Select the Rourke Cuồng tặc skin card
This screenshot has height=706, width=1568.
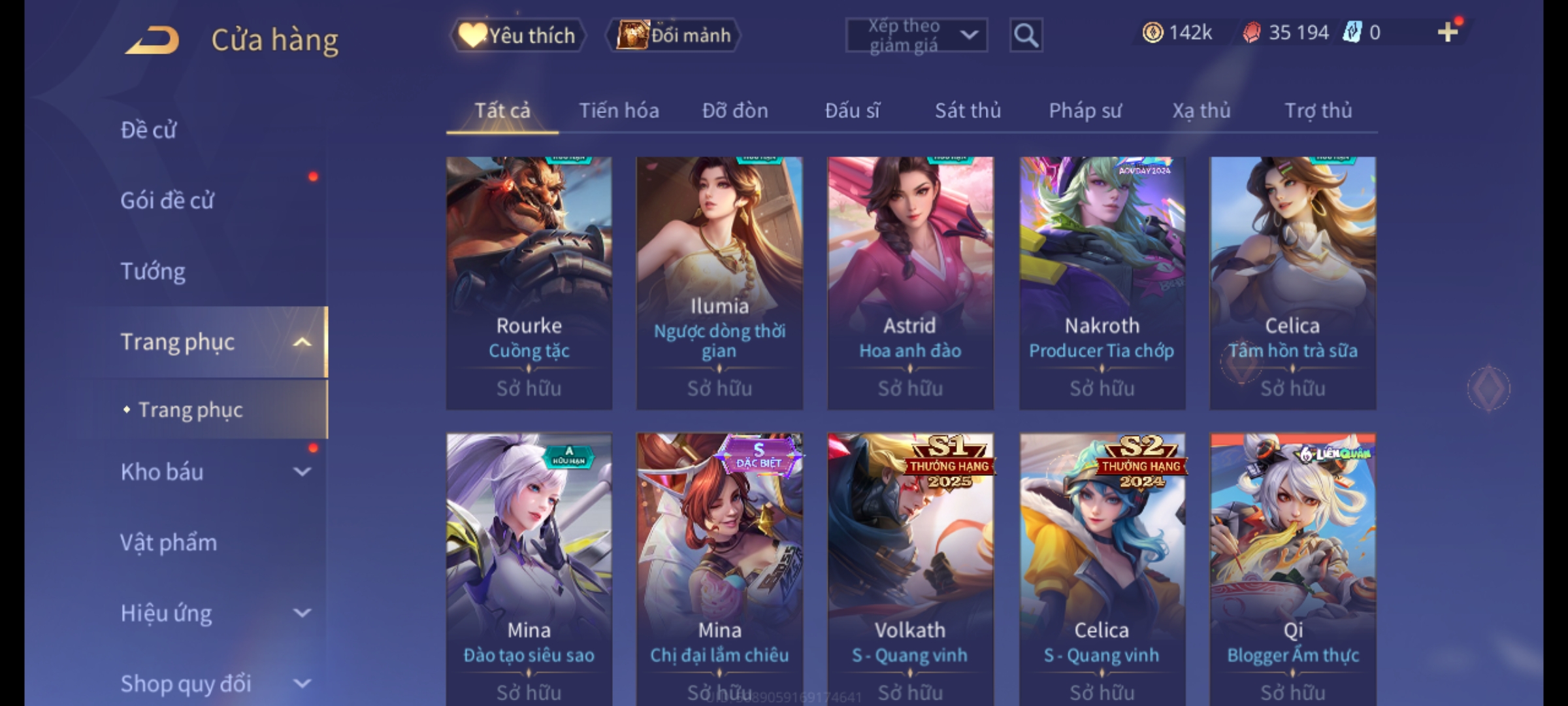(529, 282)
